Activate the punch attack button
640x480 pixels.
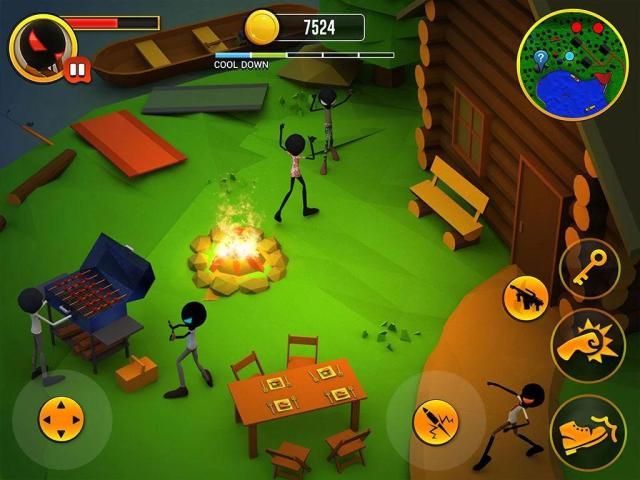pos(588,346)
